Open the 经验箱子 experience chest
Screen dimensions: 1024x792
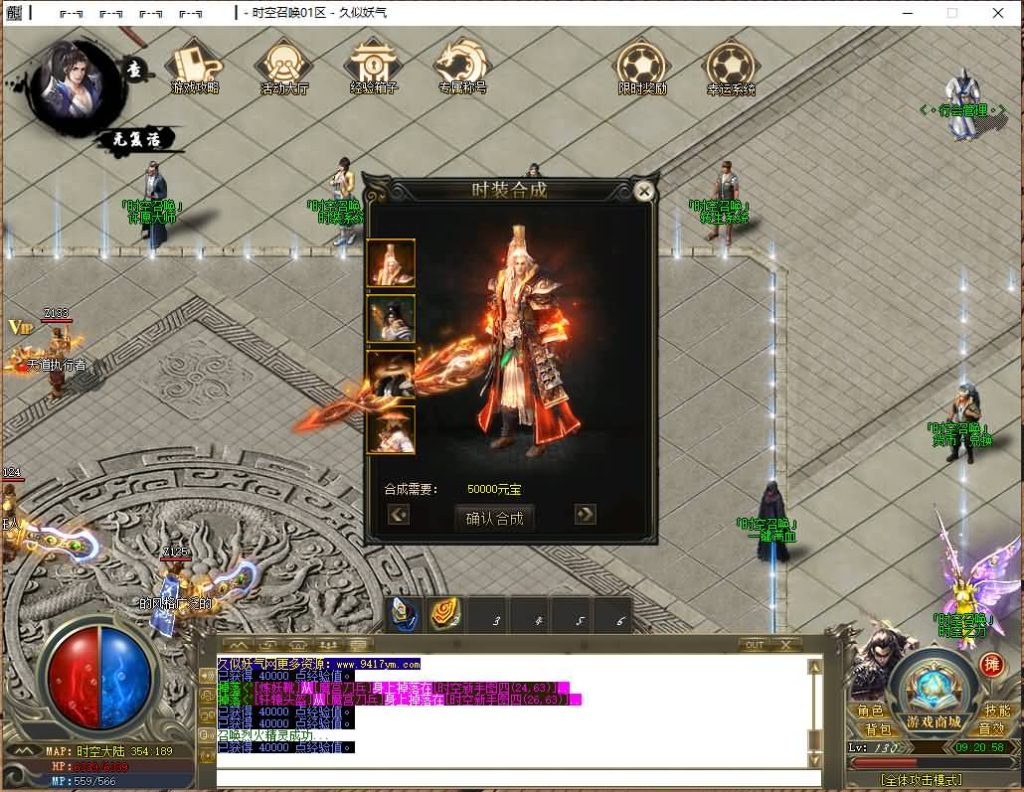(372, 67)
